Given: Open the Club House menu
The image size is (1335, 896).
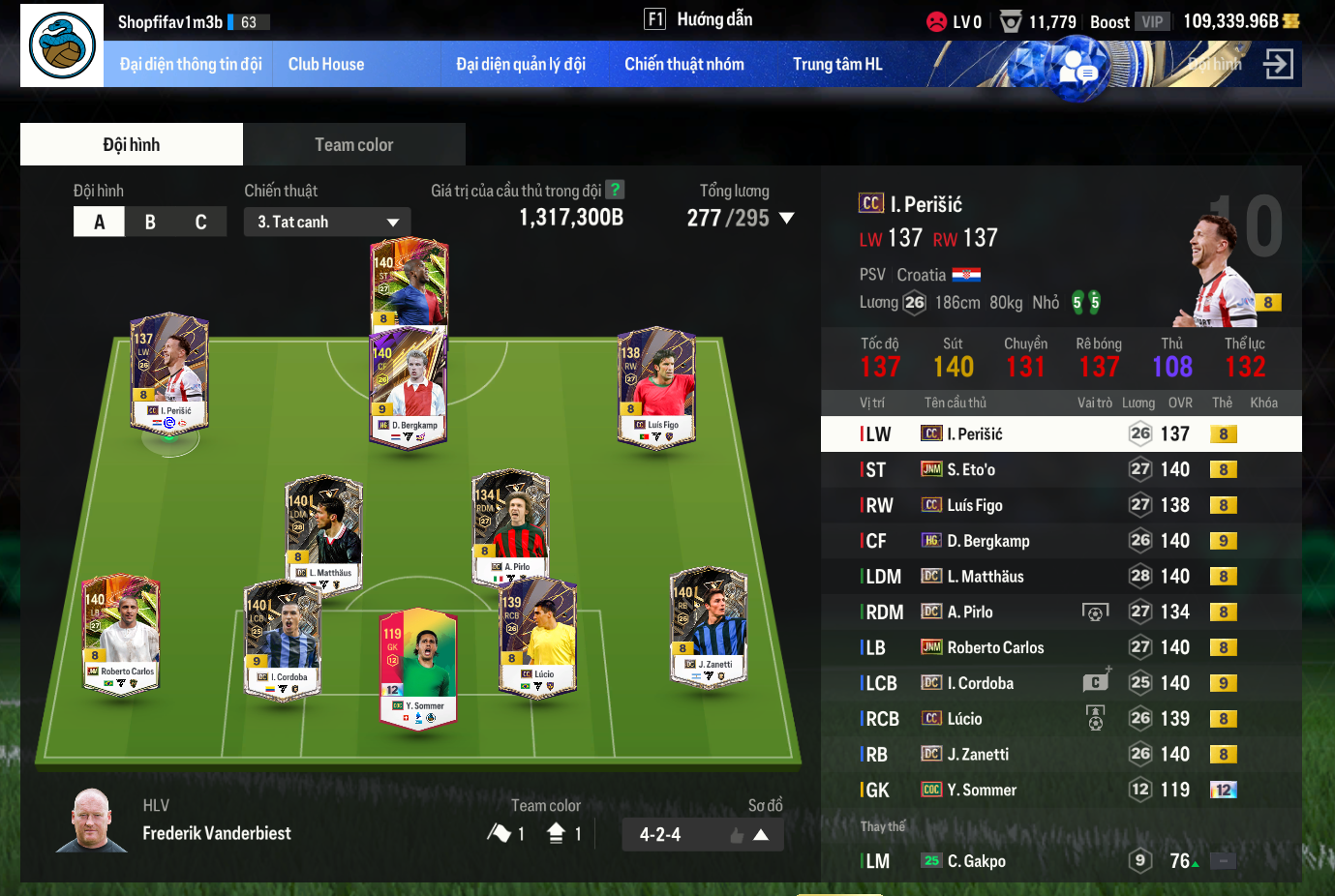Looking at the screenshot, I should 326,65.
